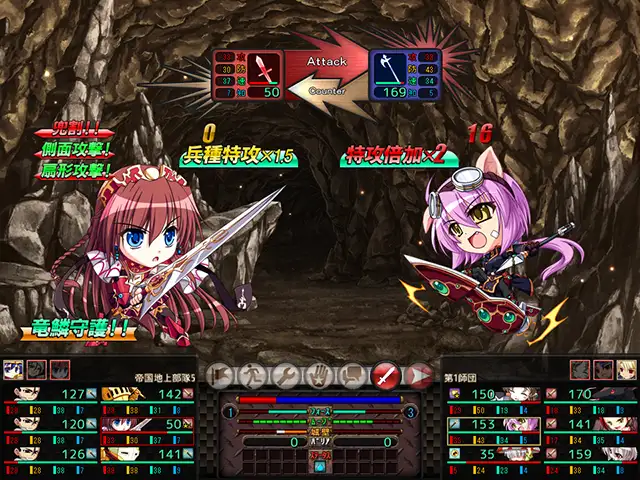
Task: Select the enemy unit with 159 HP
Action: click(x=592, y=453)
